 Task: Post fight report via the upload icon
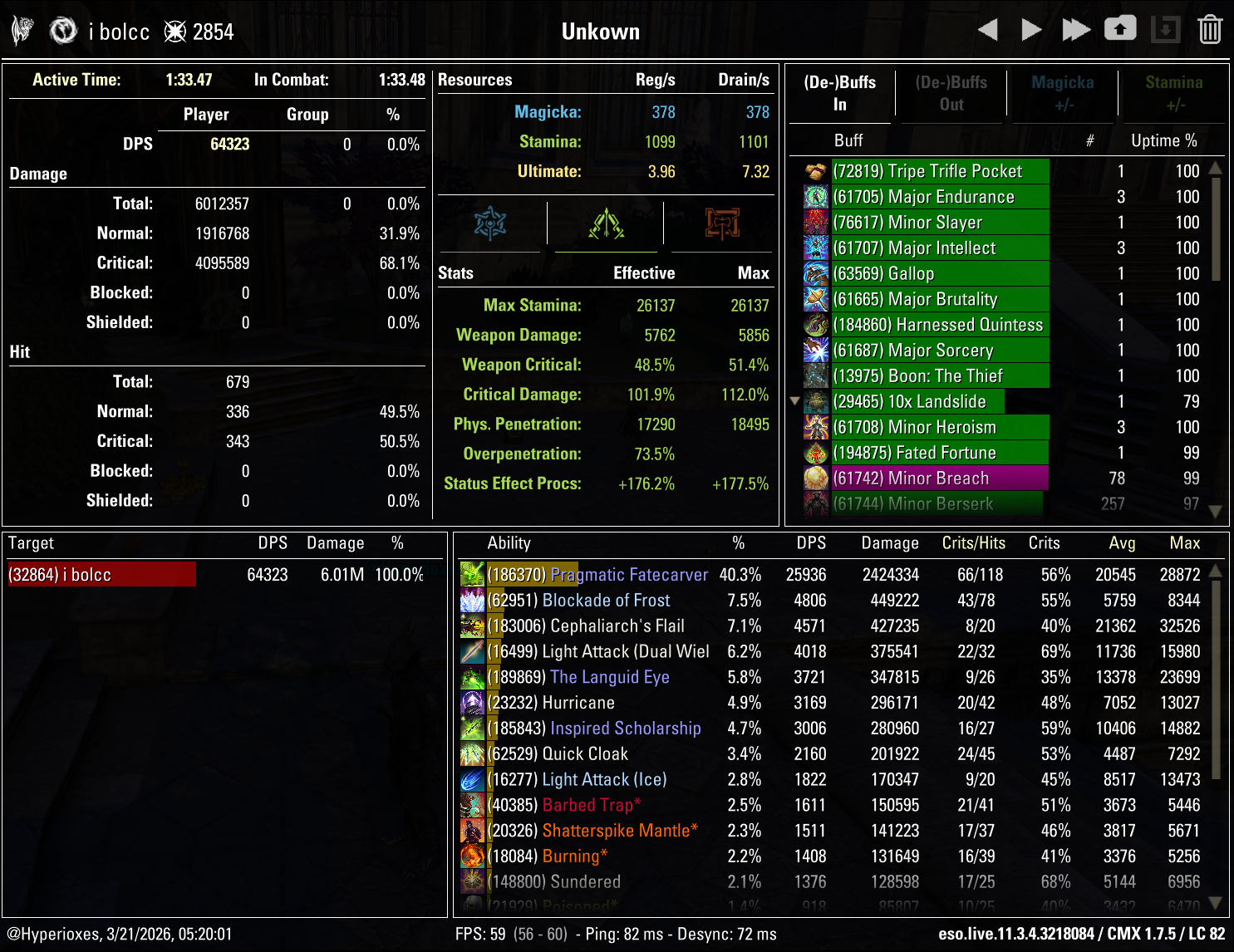click(1120, 27)
